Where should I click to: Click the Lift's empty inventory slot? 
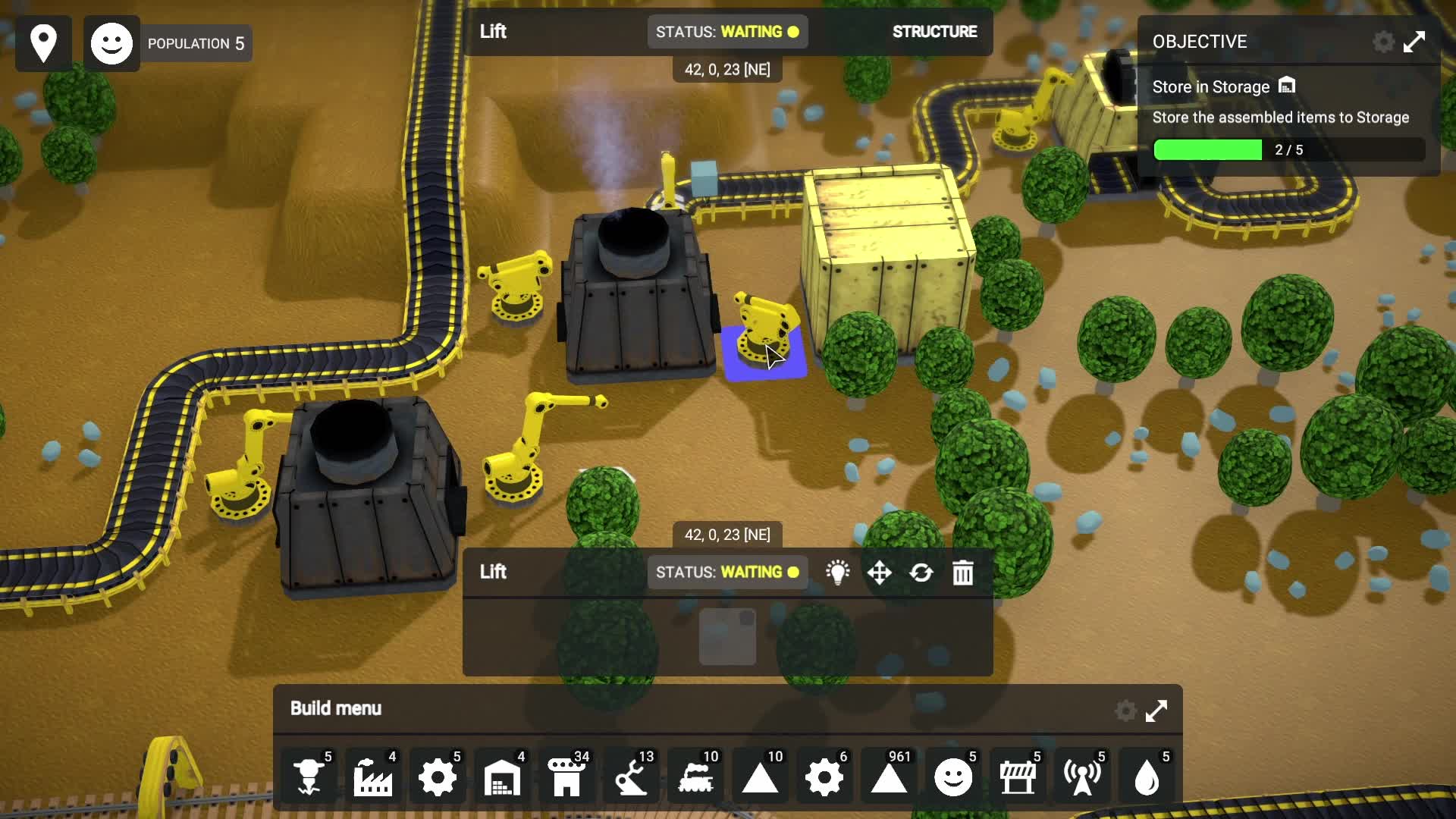[x=726, y=637]
